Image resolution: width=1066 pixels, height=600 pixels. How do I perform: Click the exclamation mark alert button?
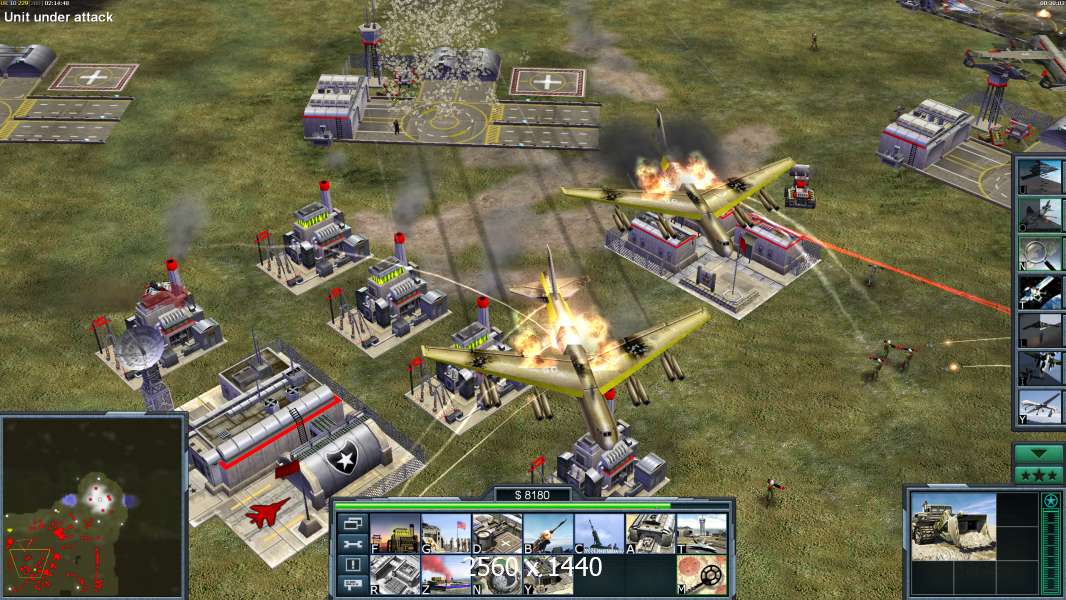point(351,565)
